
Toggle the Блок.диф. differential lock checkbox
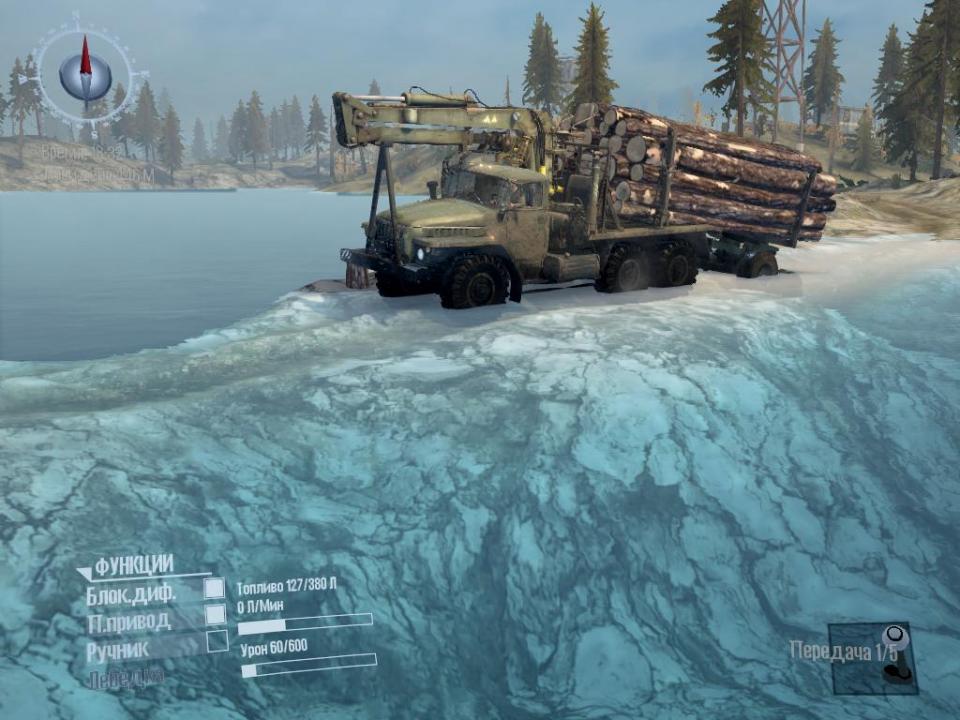[215, 588]
